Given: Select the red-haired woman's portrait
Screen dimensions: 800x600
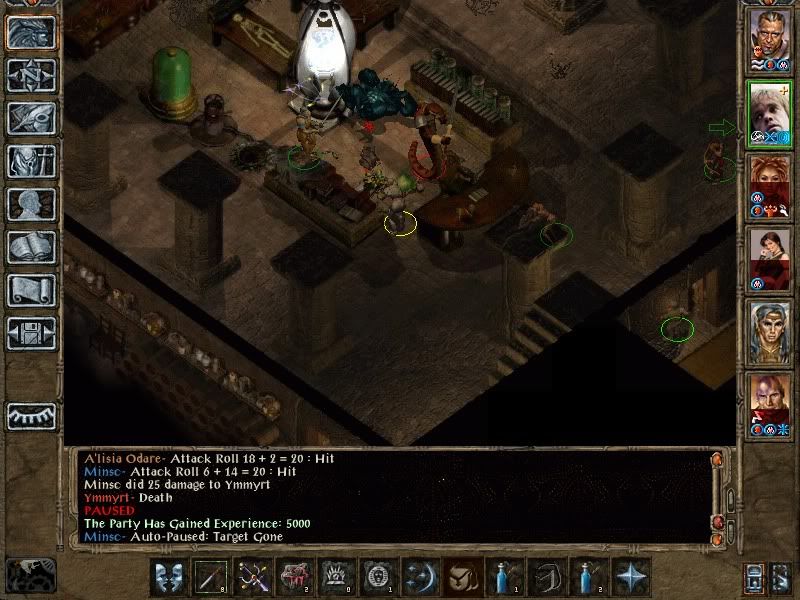Looking at the screenshot, I should [x=770, y=184].
